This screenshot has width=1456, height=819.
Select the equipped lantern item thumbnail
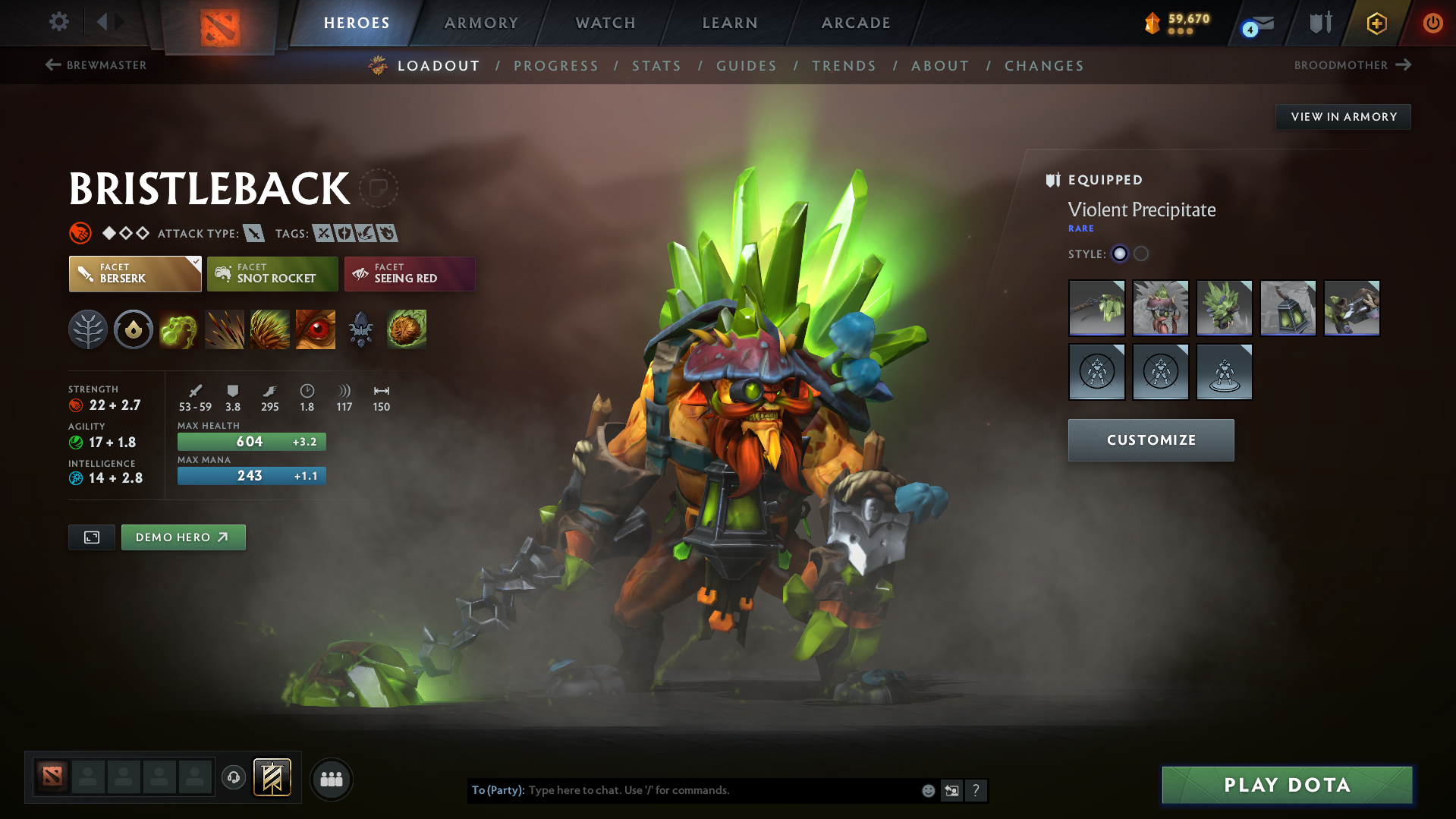tap(1288, 308)
